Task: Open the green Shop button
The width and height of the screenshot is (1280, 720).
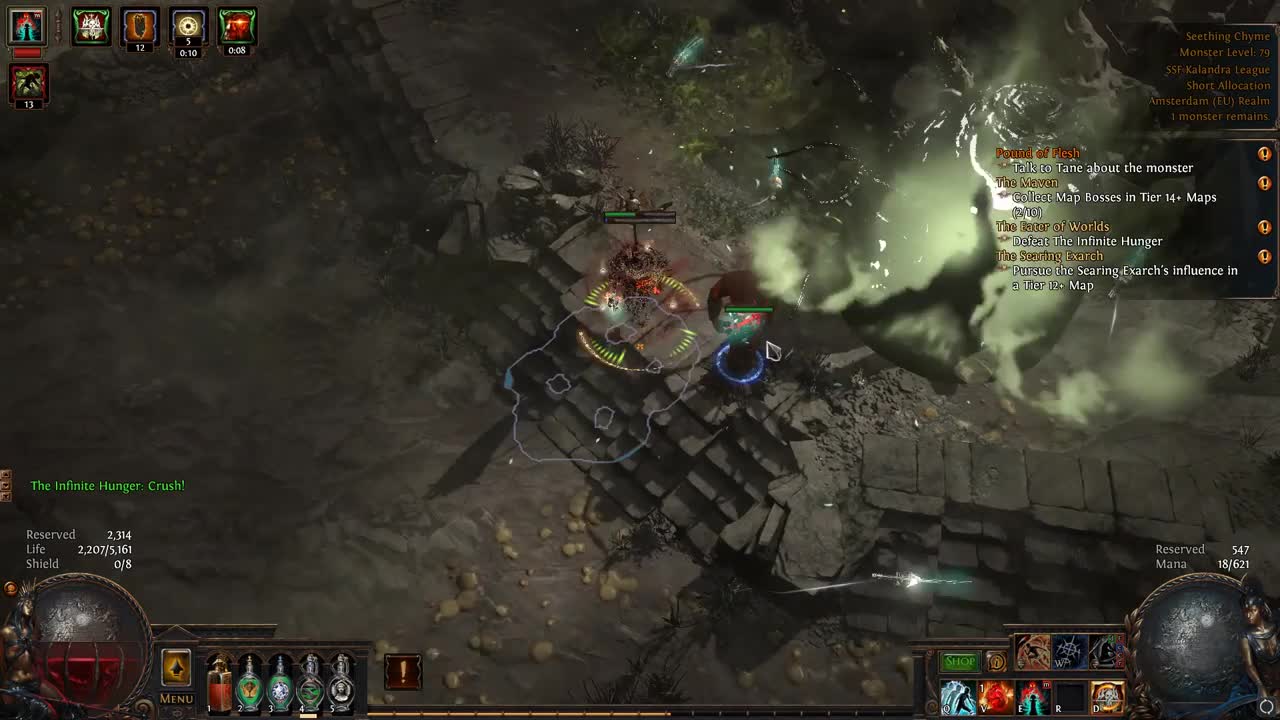Action: pyautogui.click(x=960, y=662)
